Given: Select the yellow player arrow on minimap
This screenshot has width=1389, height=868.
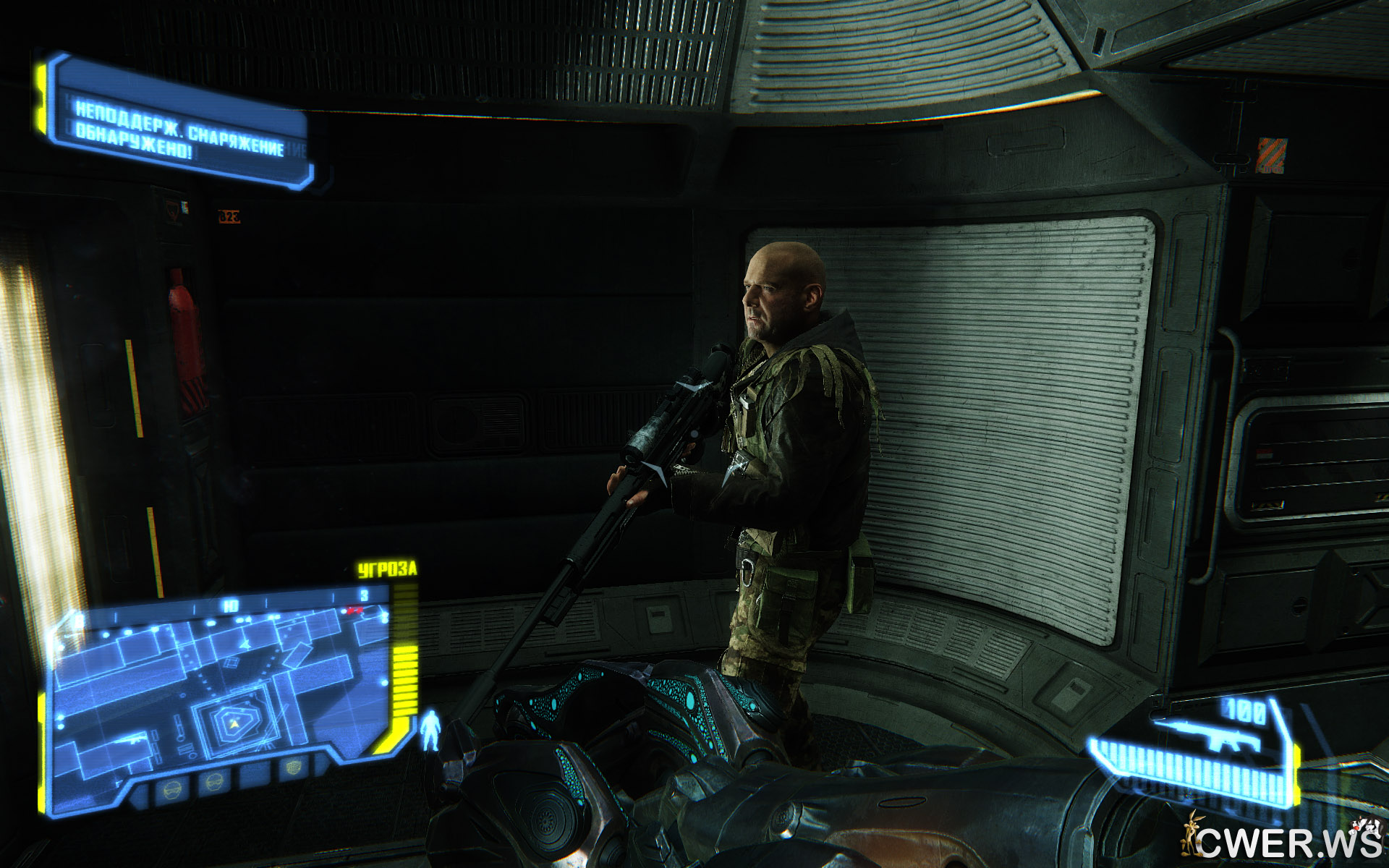Looking at the screenshot, I should 234,723.
